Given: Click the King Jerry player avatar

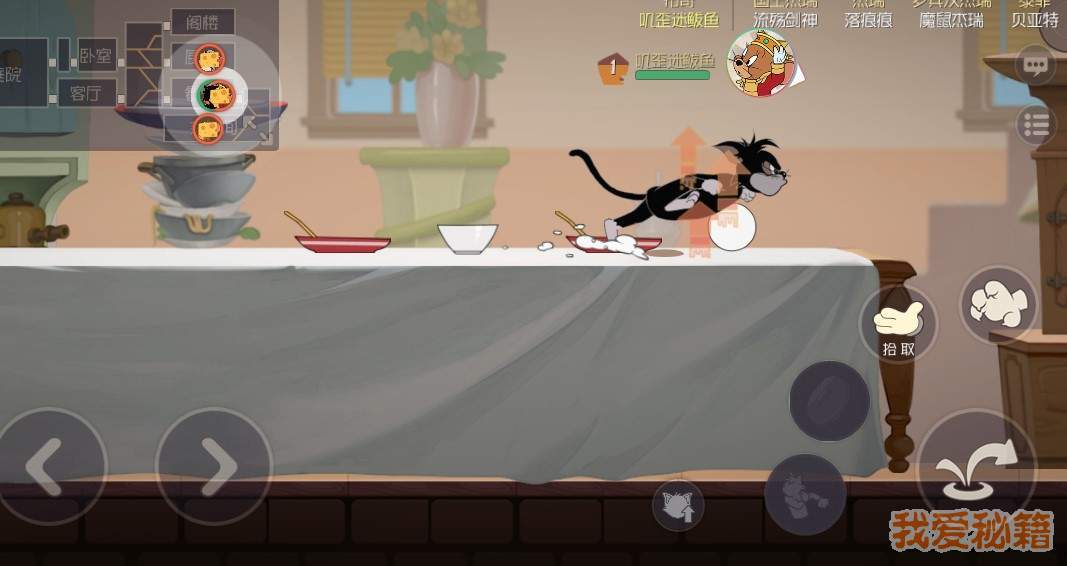Looking at the screenshot, I should [760, 62].
